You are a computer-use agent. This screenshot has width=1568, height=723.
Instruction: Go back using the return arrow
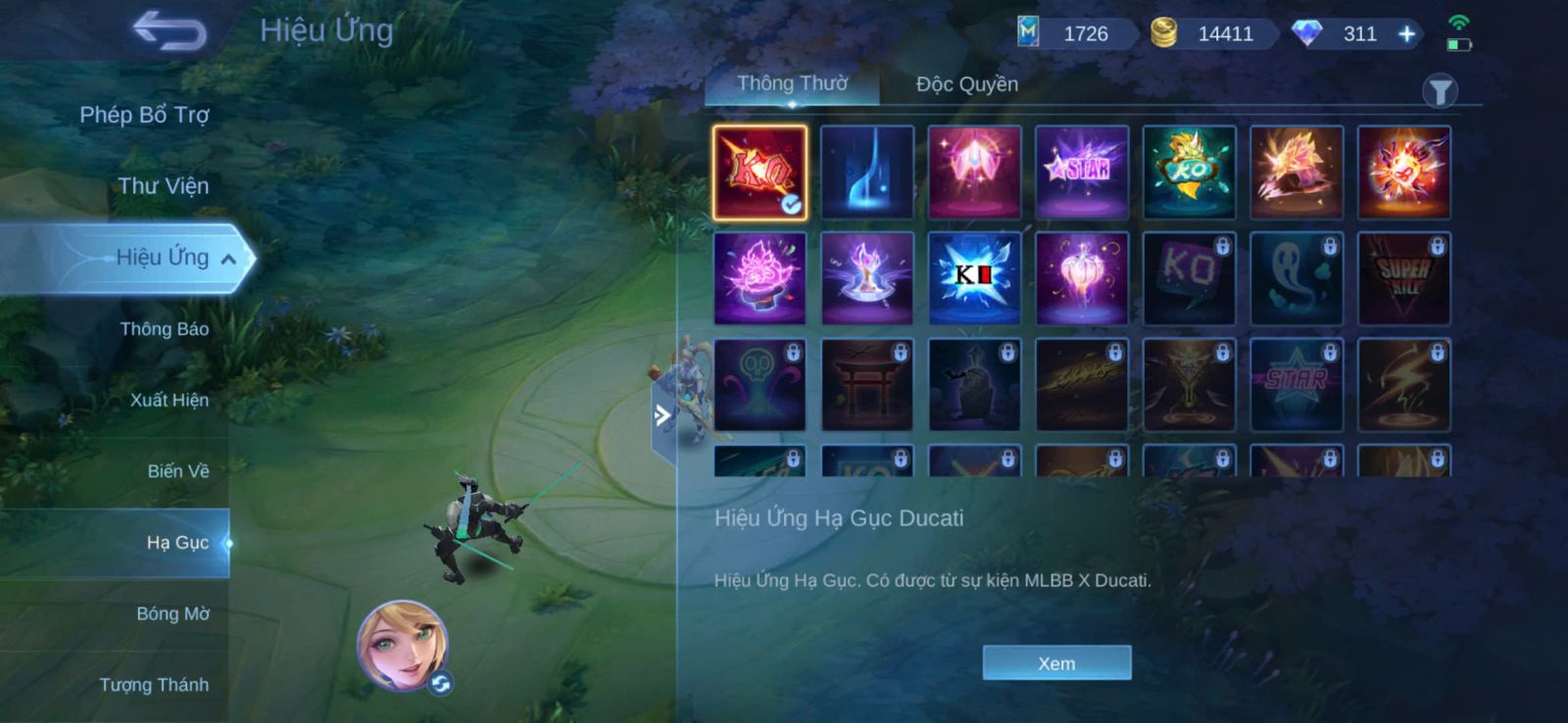[x=170, y=30]
